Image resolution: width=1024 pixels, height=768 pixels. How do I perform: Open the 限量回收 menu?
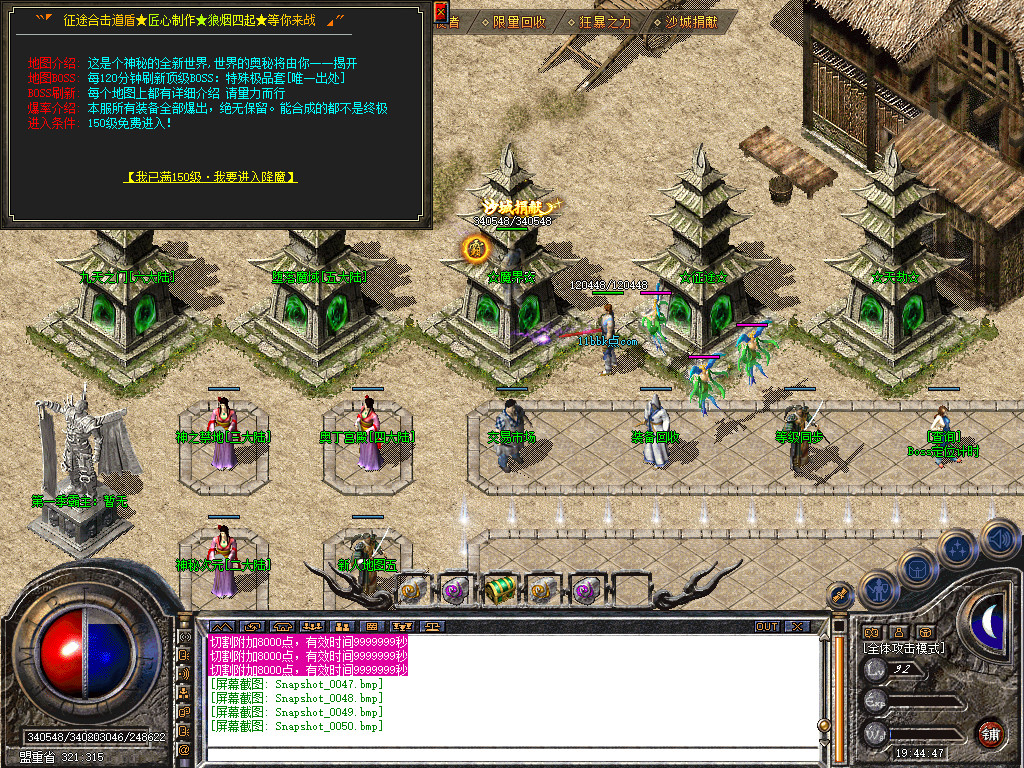click(519, 21)
